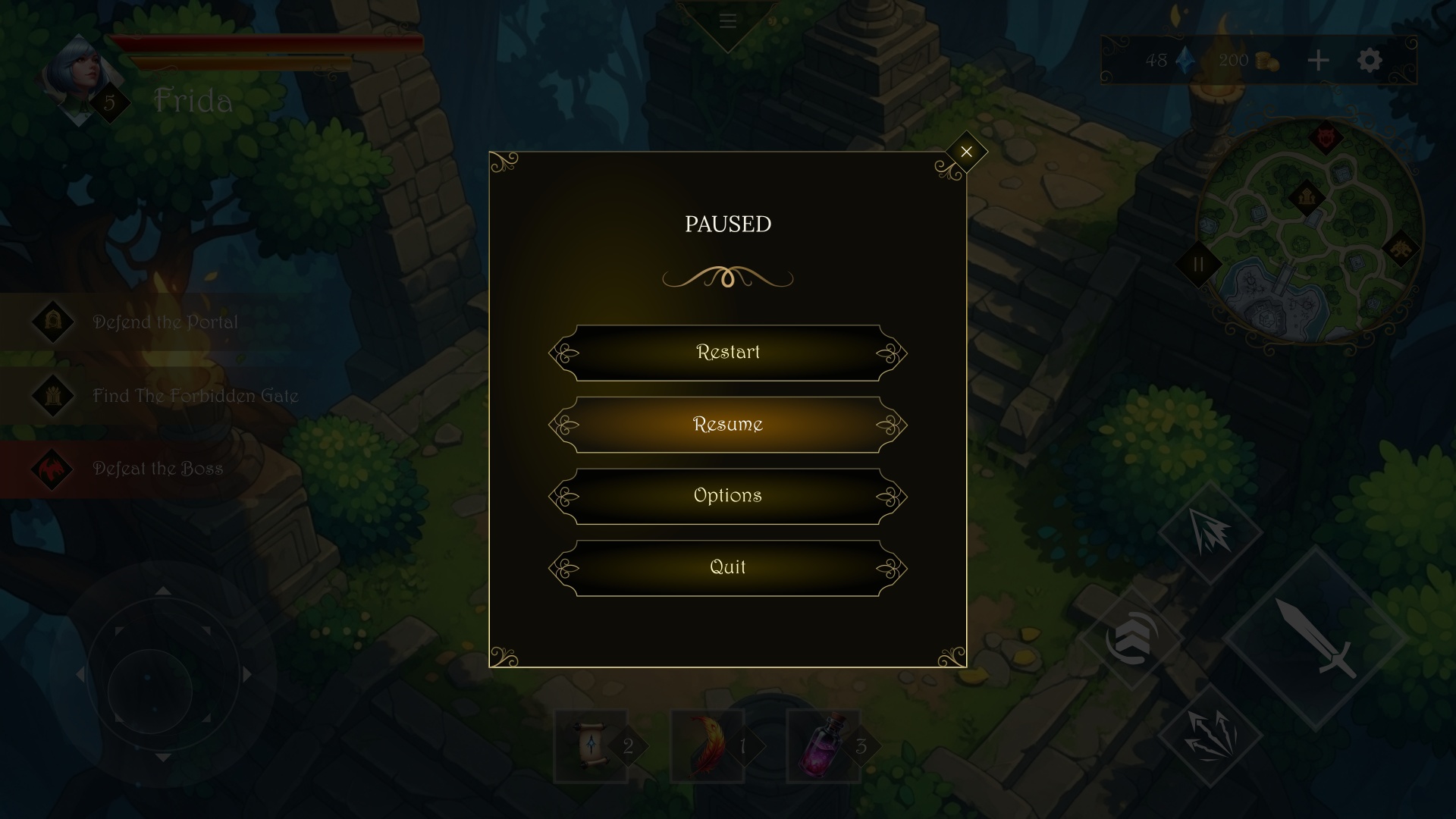Use the phoenix feather item slot
This screenshot has height=819, width=1456.
(707, 745)
